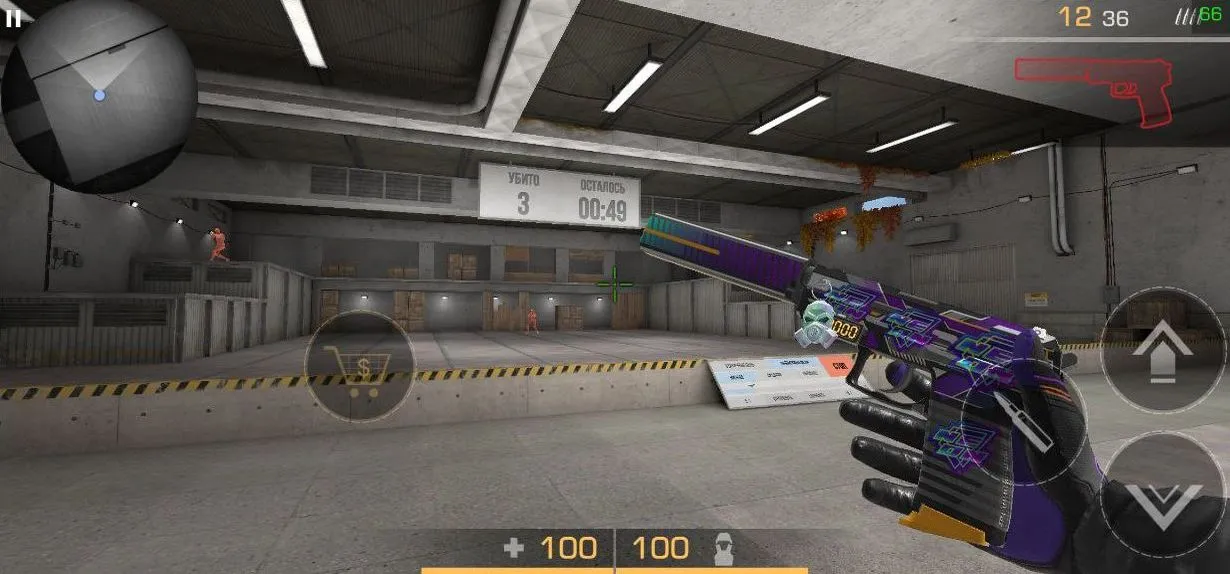The width and height of the screenshot is (1230, 574).
Task: Pause the game with the pause icon
Action: (x=14, y=18)
